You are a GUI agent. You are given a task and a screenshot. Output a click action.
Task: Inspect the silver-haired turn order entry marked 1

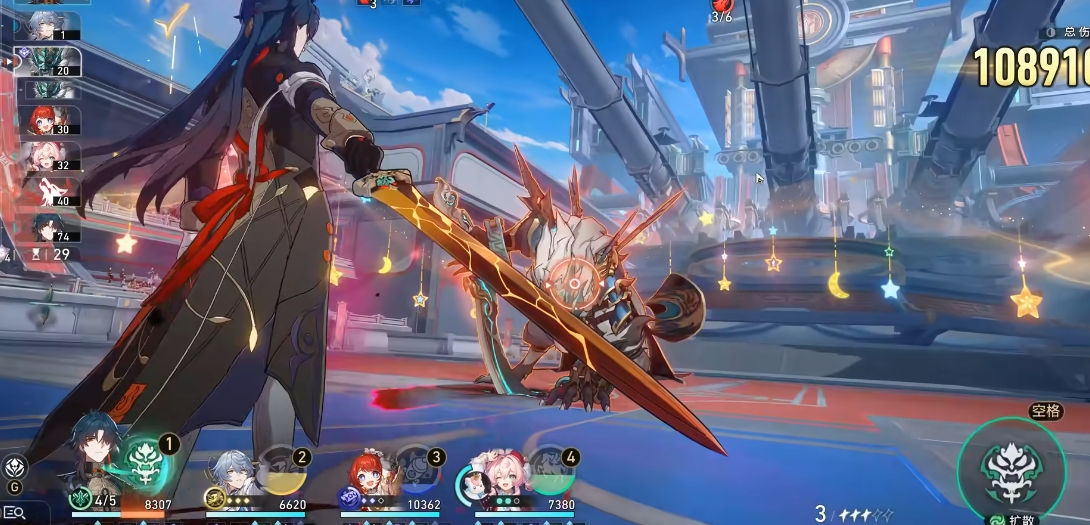50,26
